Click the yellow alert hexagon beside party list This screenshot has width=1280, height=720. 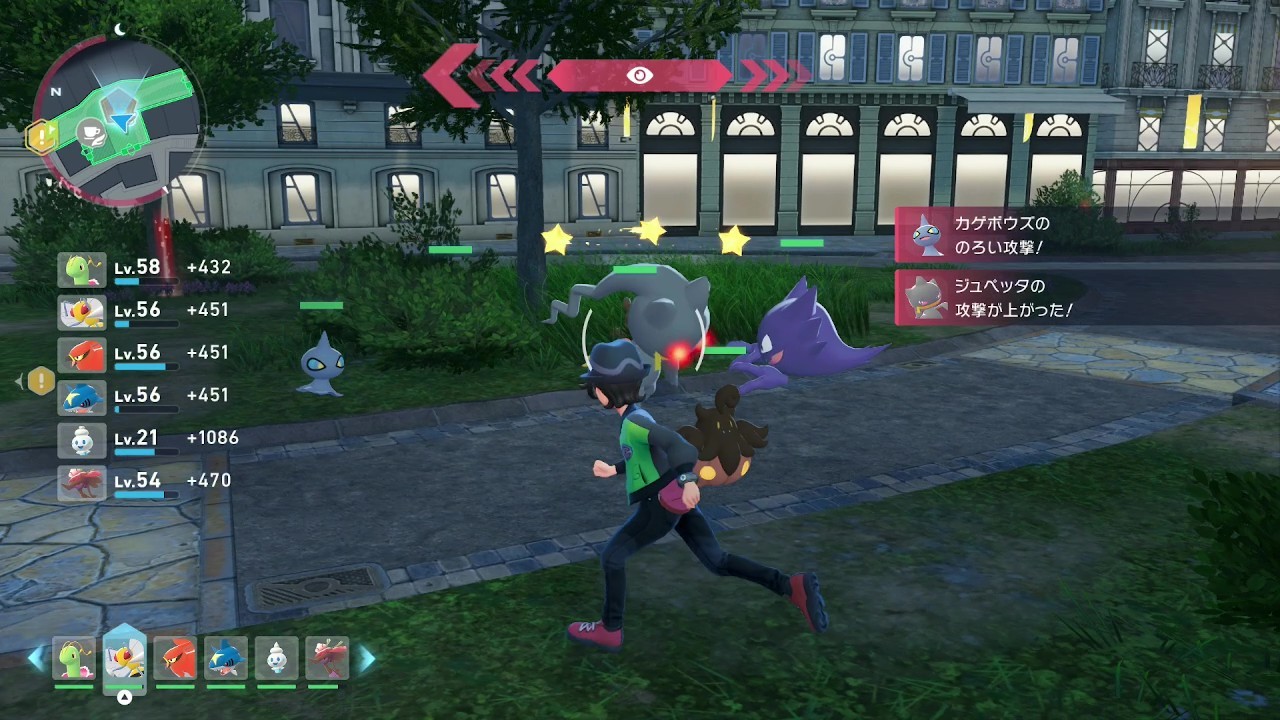[41, 380]
